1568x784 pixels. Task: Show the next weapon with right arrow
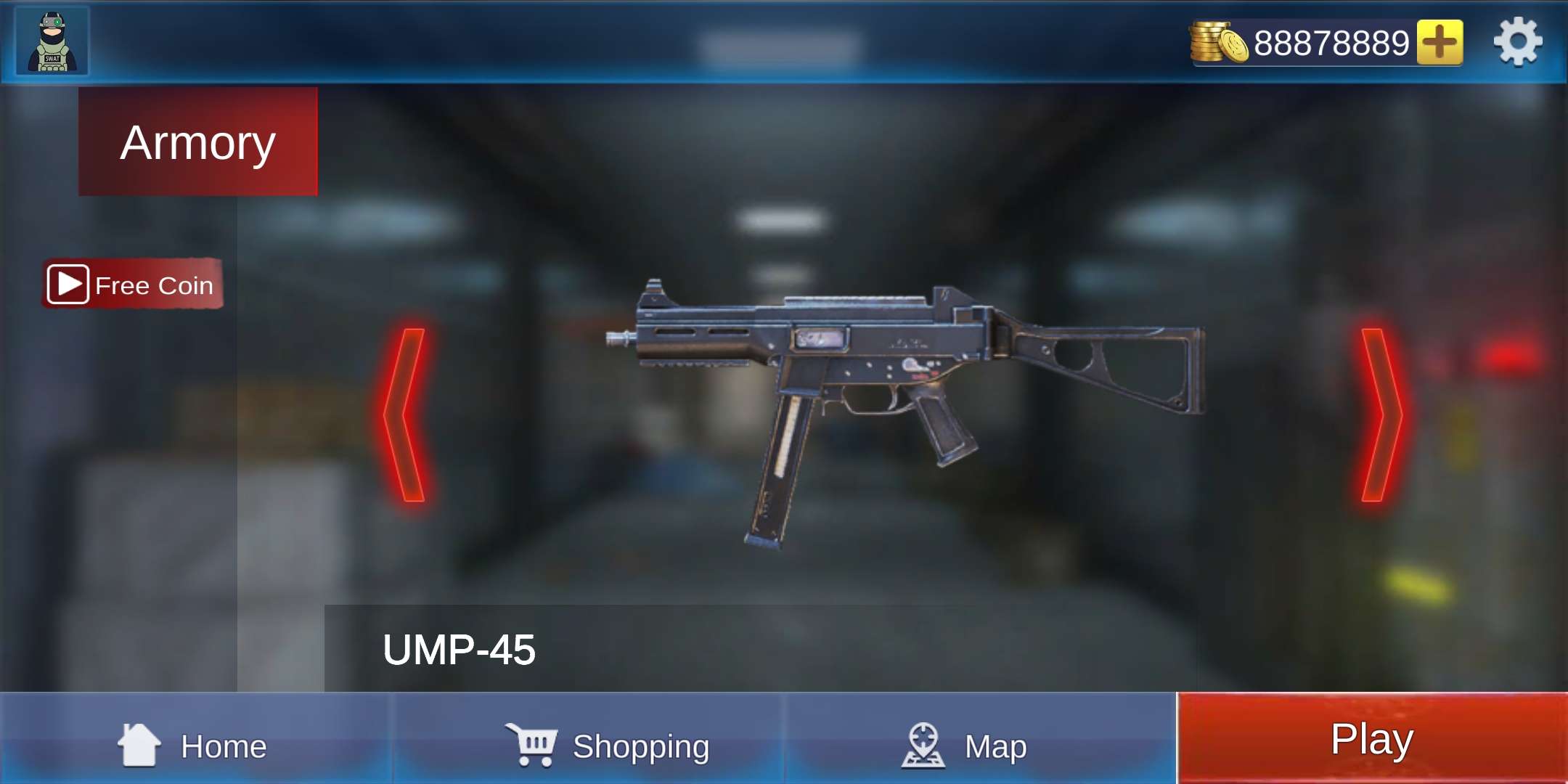point(1380,415)
